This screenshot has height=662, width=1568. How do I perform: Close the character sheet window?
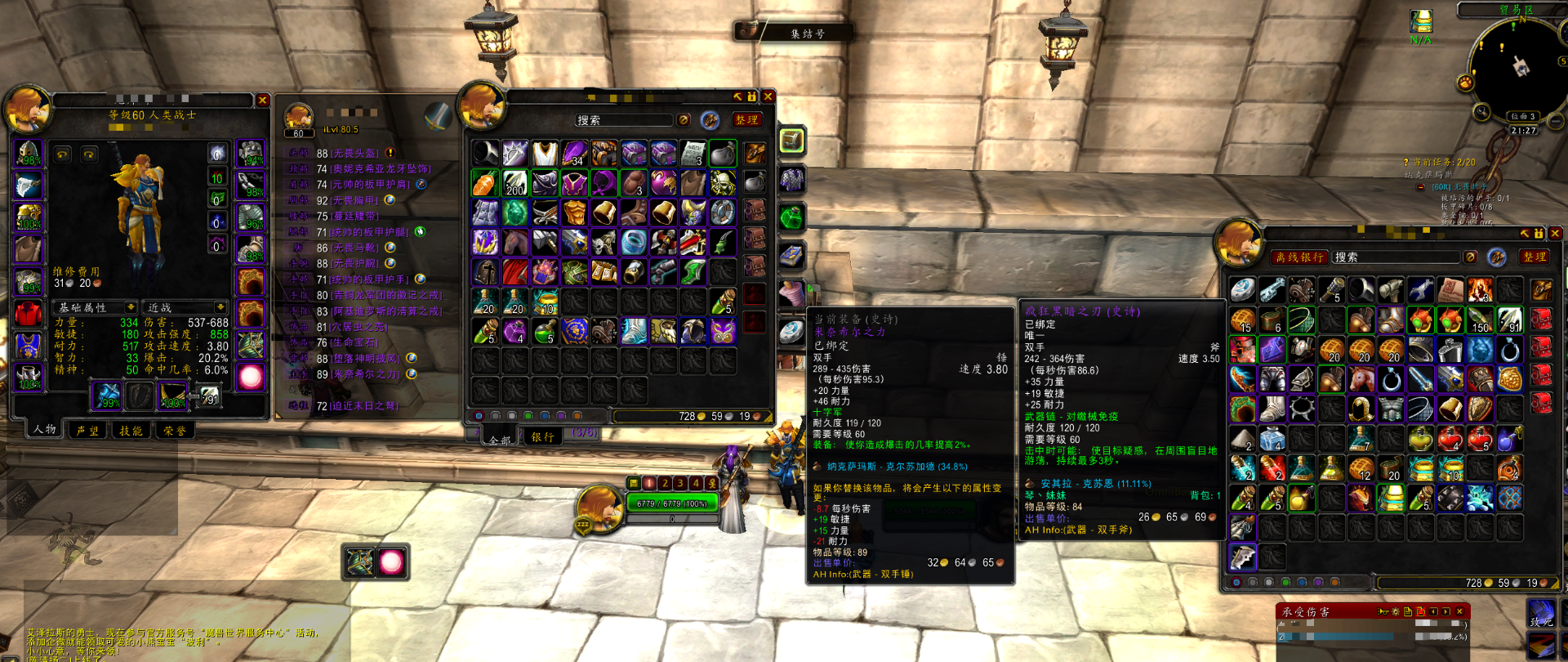click(262, 100)
